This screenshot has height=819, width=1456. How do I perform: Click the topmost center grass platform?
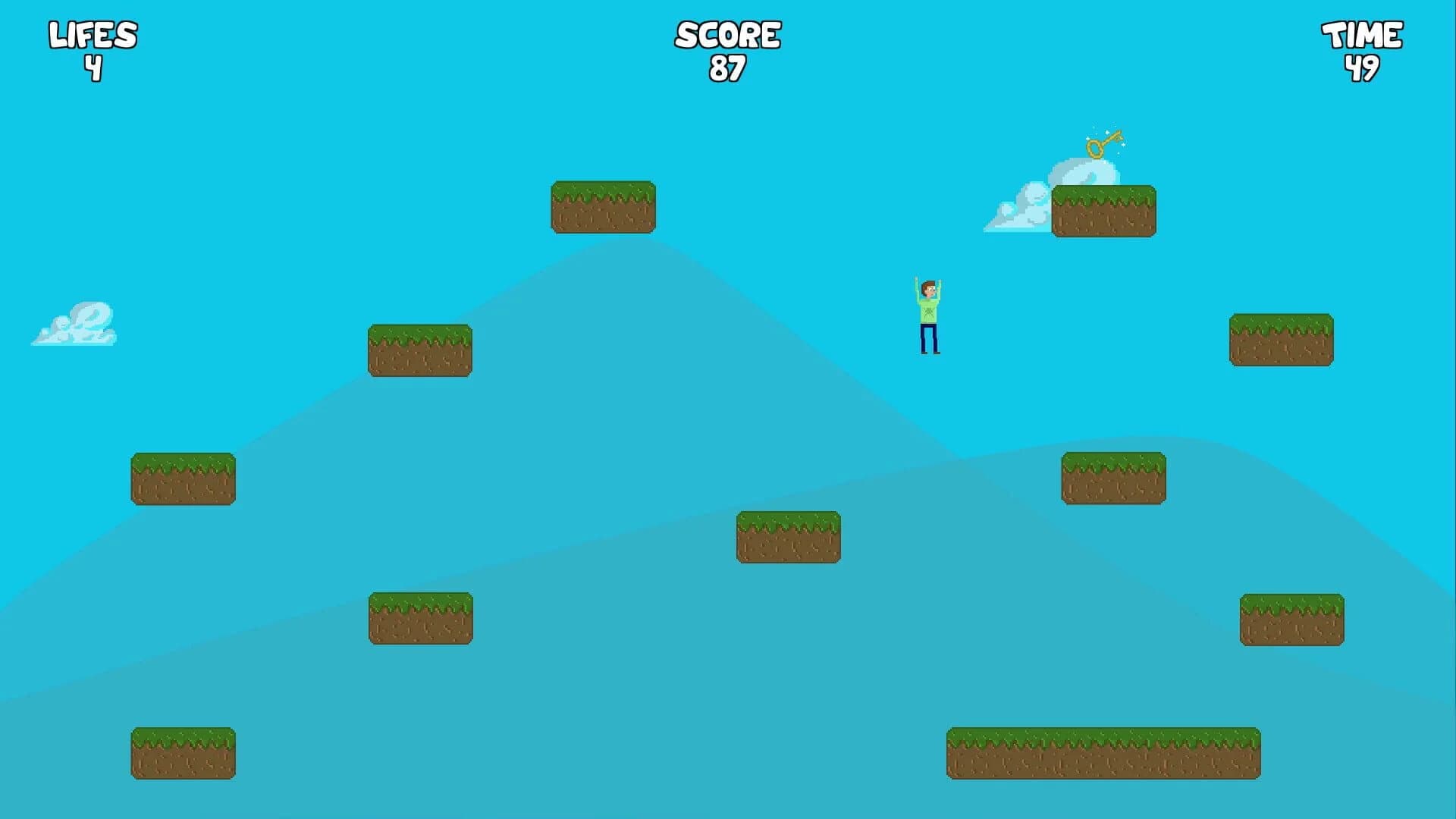tap(603, 205)
